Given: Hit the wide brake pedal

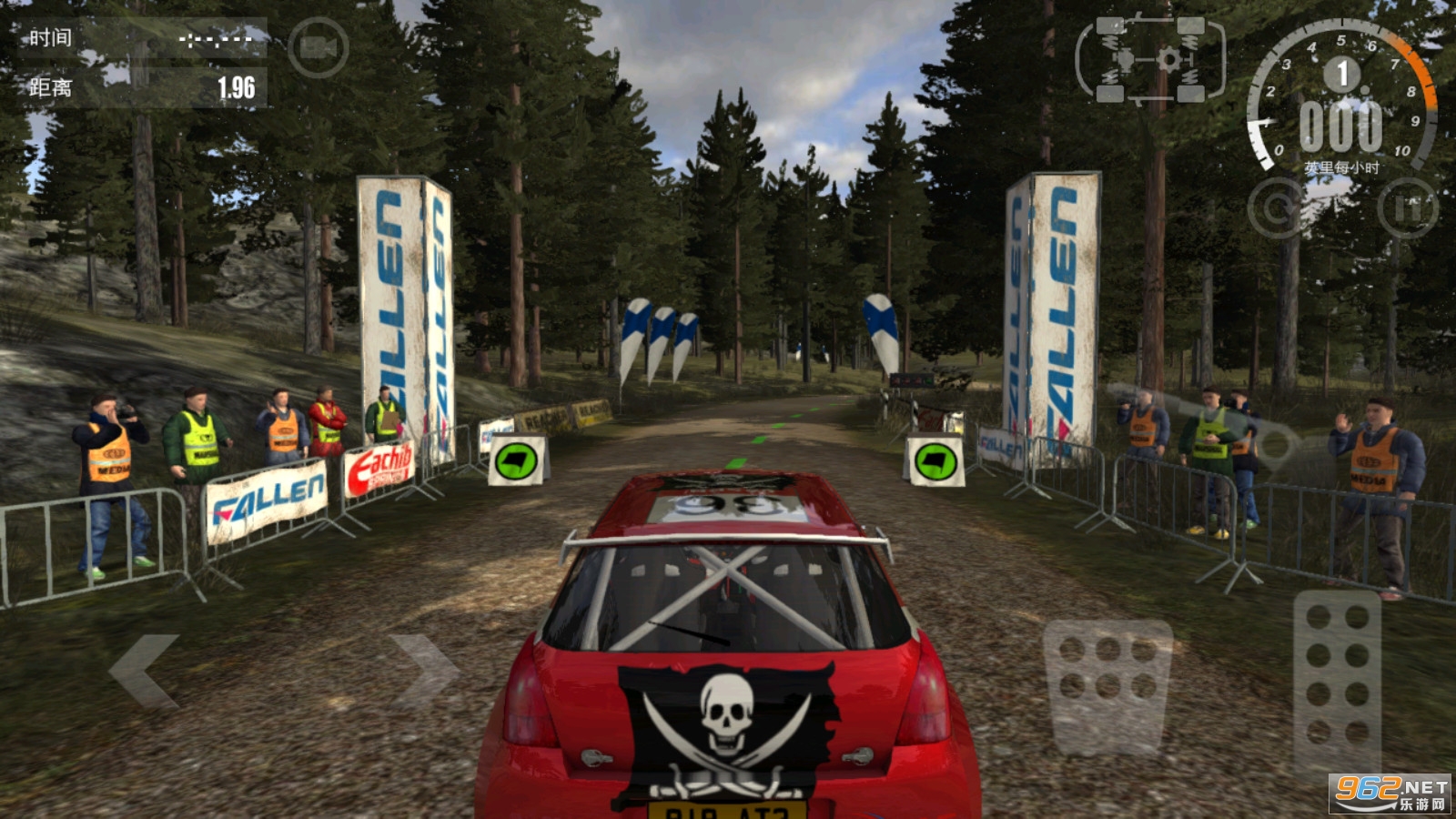Looking at the screenshot, I should [1107, 684].
